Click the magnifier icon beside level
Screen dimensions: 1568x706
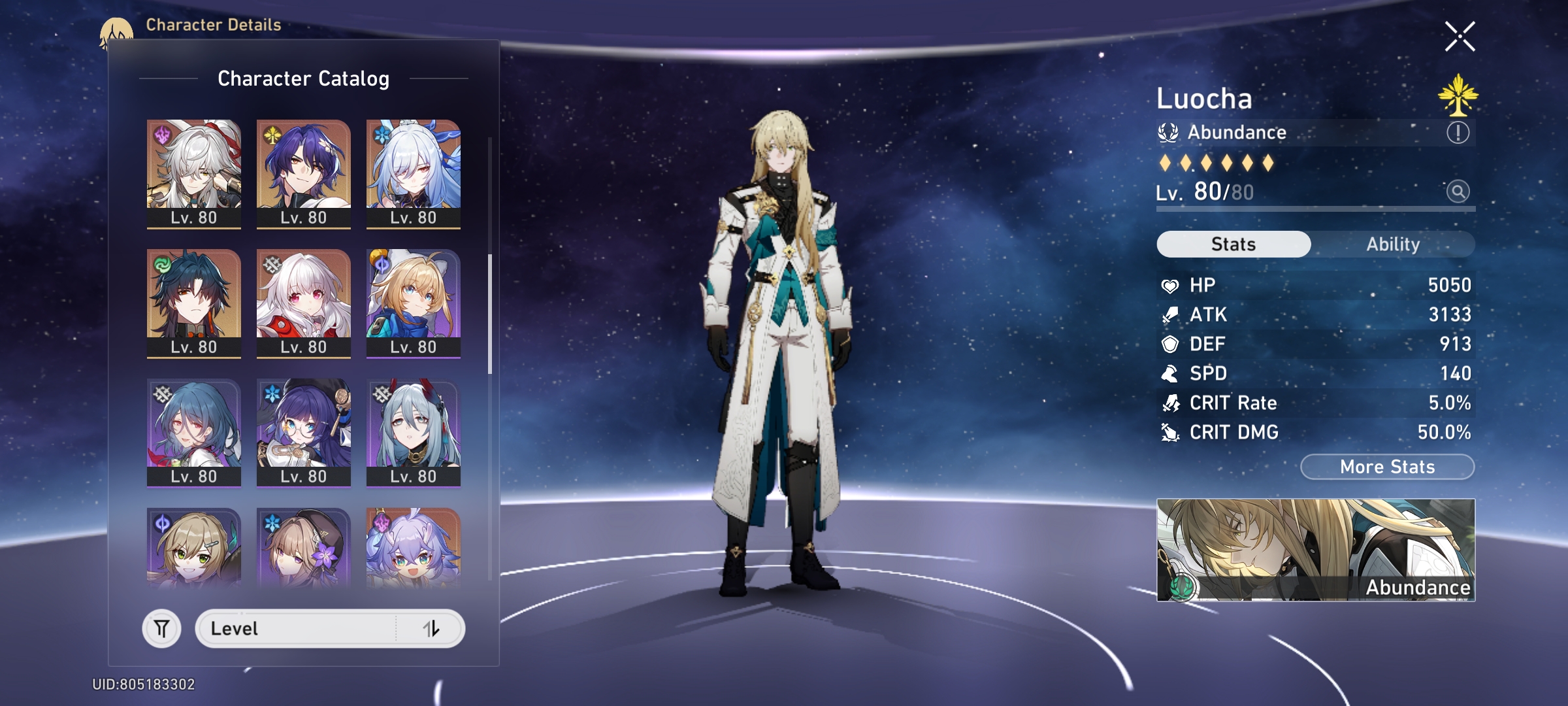[x=1458, y=192]
